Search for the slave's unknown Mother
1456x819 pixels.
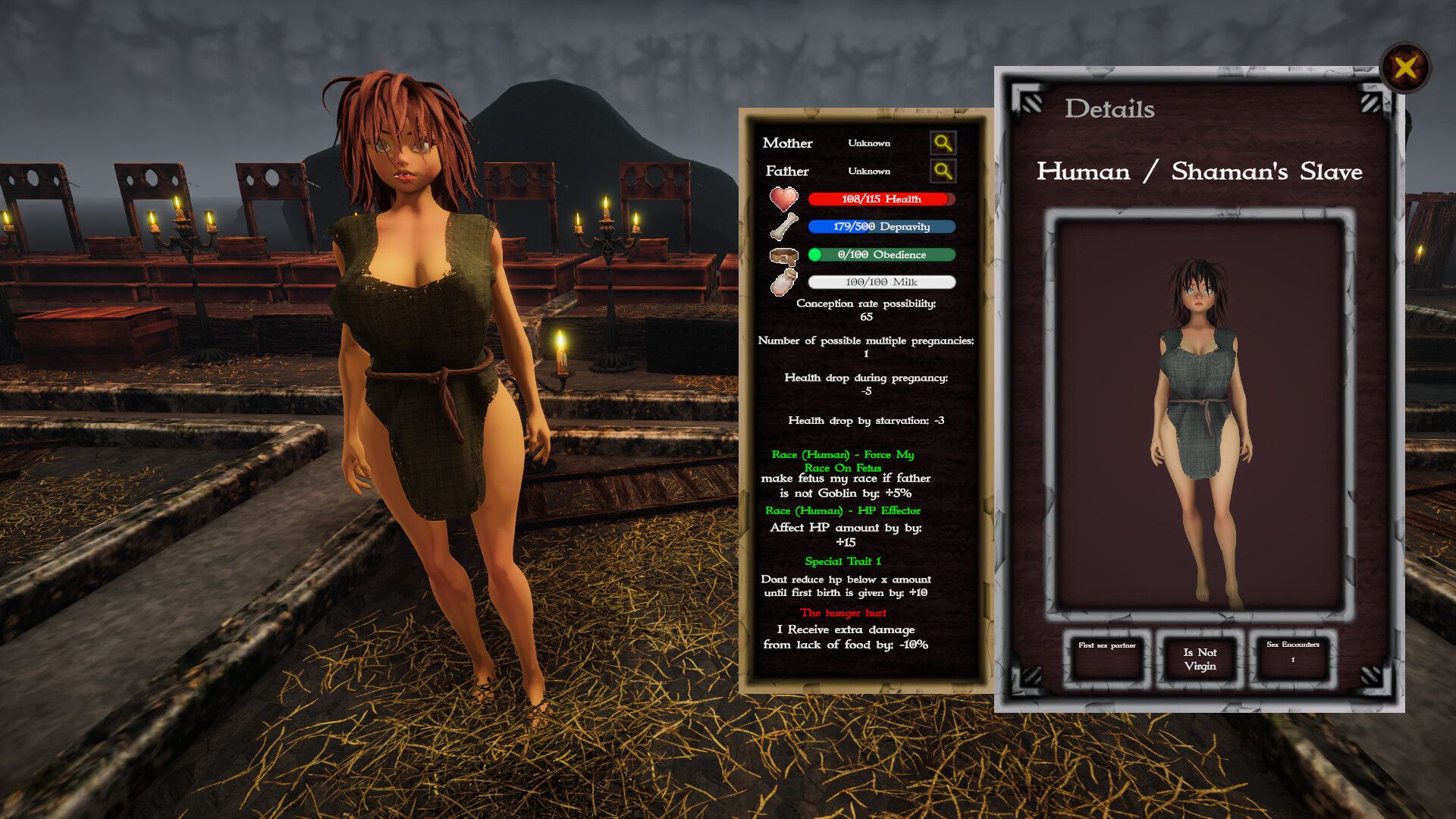943,143
